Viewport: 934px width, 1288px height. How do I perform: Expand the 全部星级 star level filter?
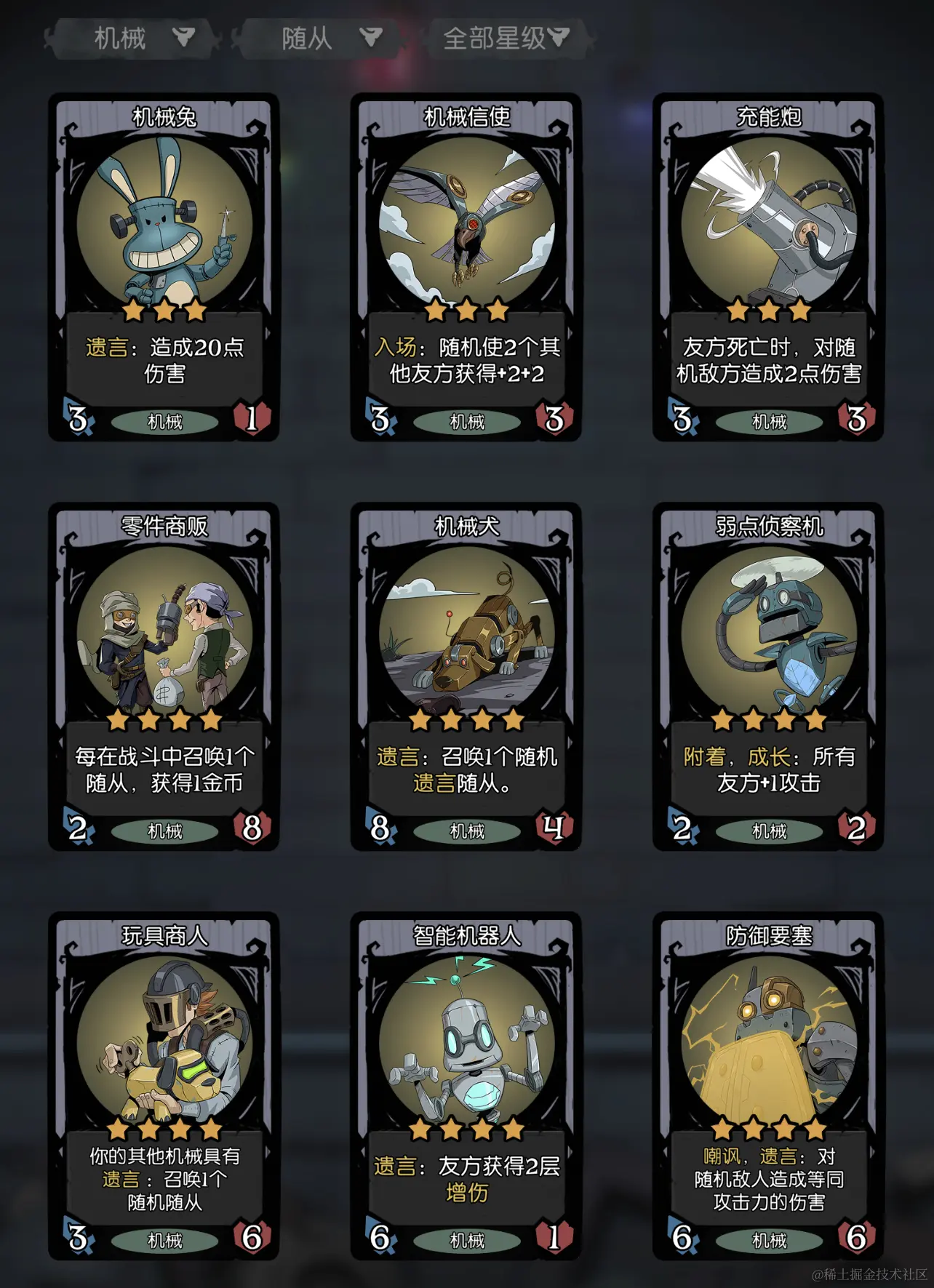click(x=507, y=38)
